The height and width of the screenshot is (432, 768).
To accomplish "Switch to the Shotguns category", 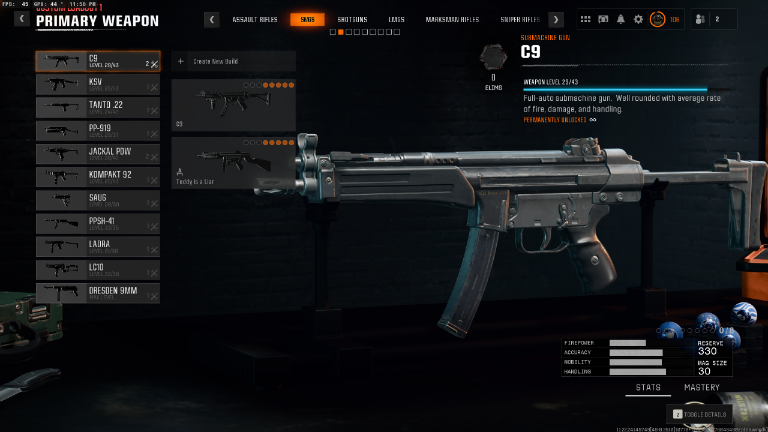I will pos(352,19).
